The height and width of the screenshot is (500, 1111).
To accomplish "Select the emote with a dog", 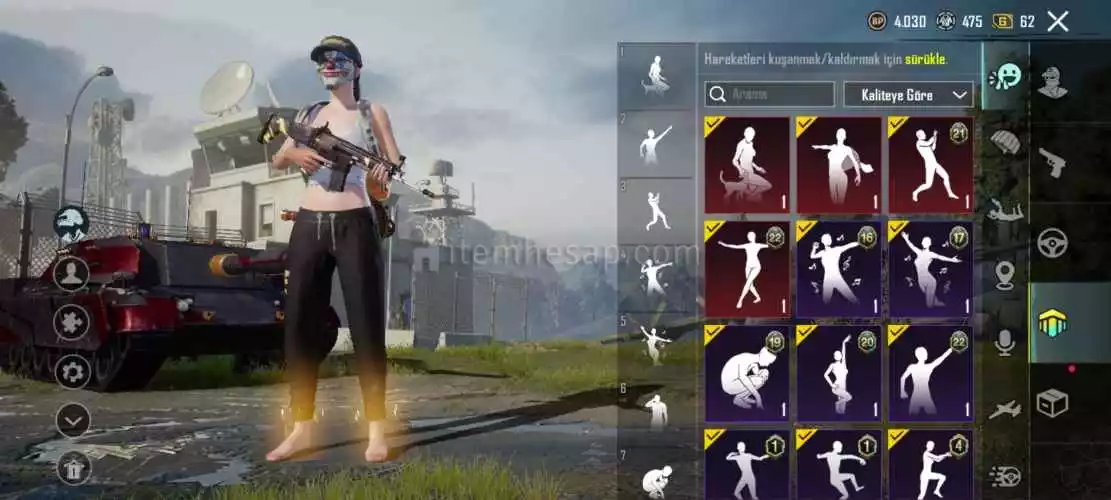I will click(x=746, y=165).
